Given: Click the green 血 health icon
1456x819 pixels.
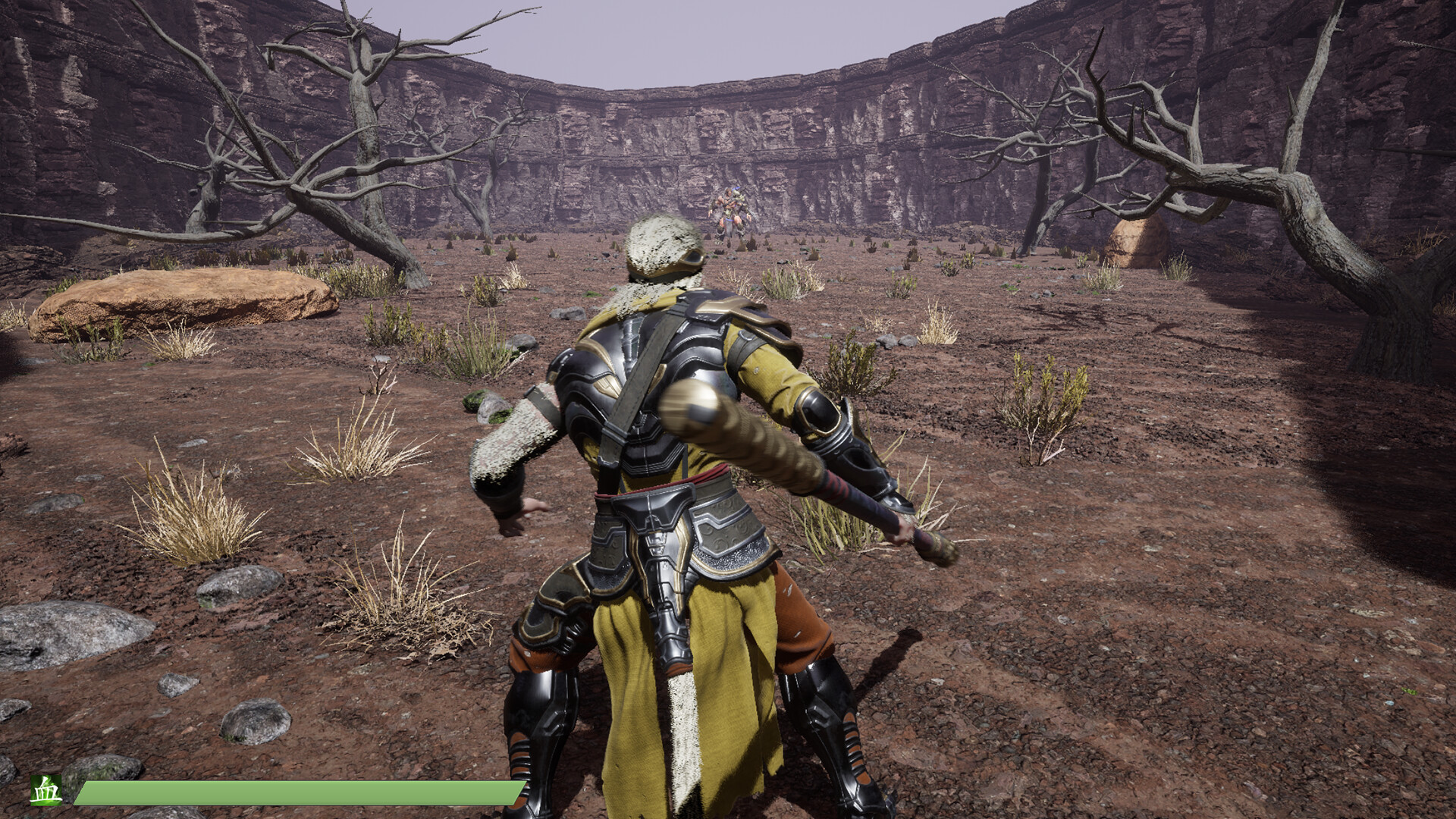Looking at the screenshot, I should pyautogui.click(x=46, y=790).
